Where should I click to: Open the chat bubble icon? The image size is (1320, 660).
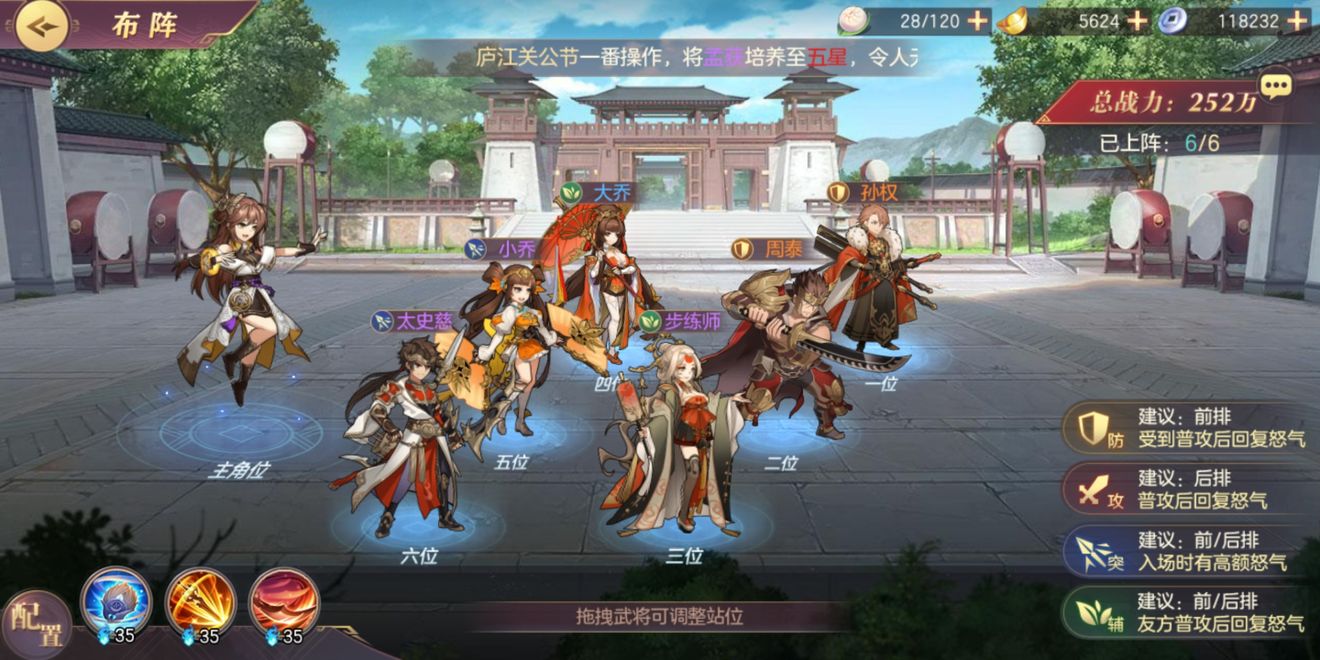(1275, 86)
